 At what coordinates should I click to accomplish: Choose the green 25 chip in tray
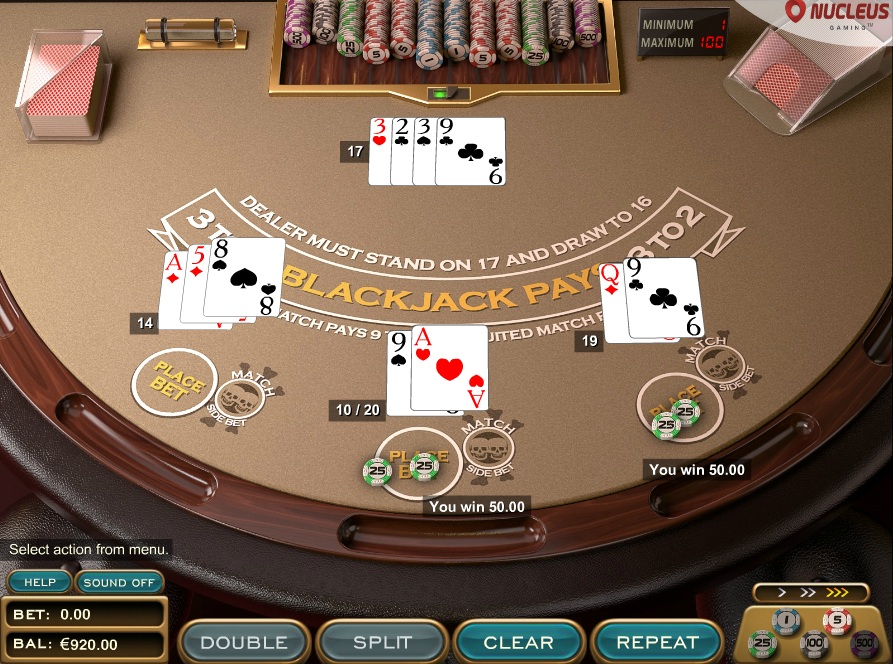coord(763,642)
